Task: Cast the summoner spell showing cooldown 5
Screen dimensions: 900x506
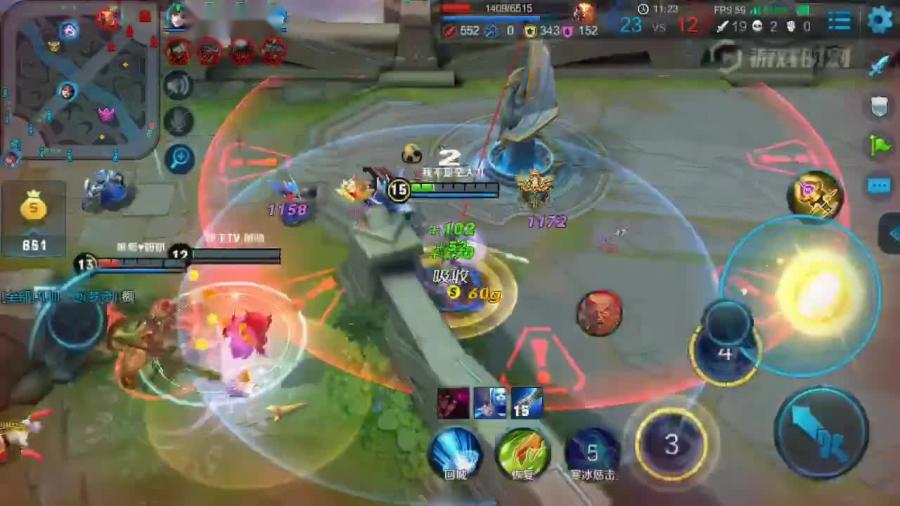Action: pyautogui.click(x=591, y=451)
